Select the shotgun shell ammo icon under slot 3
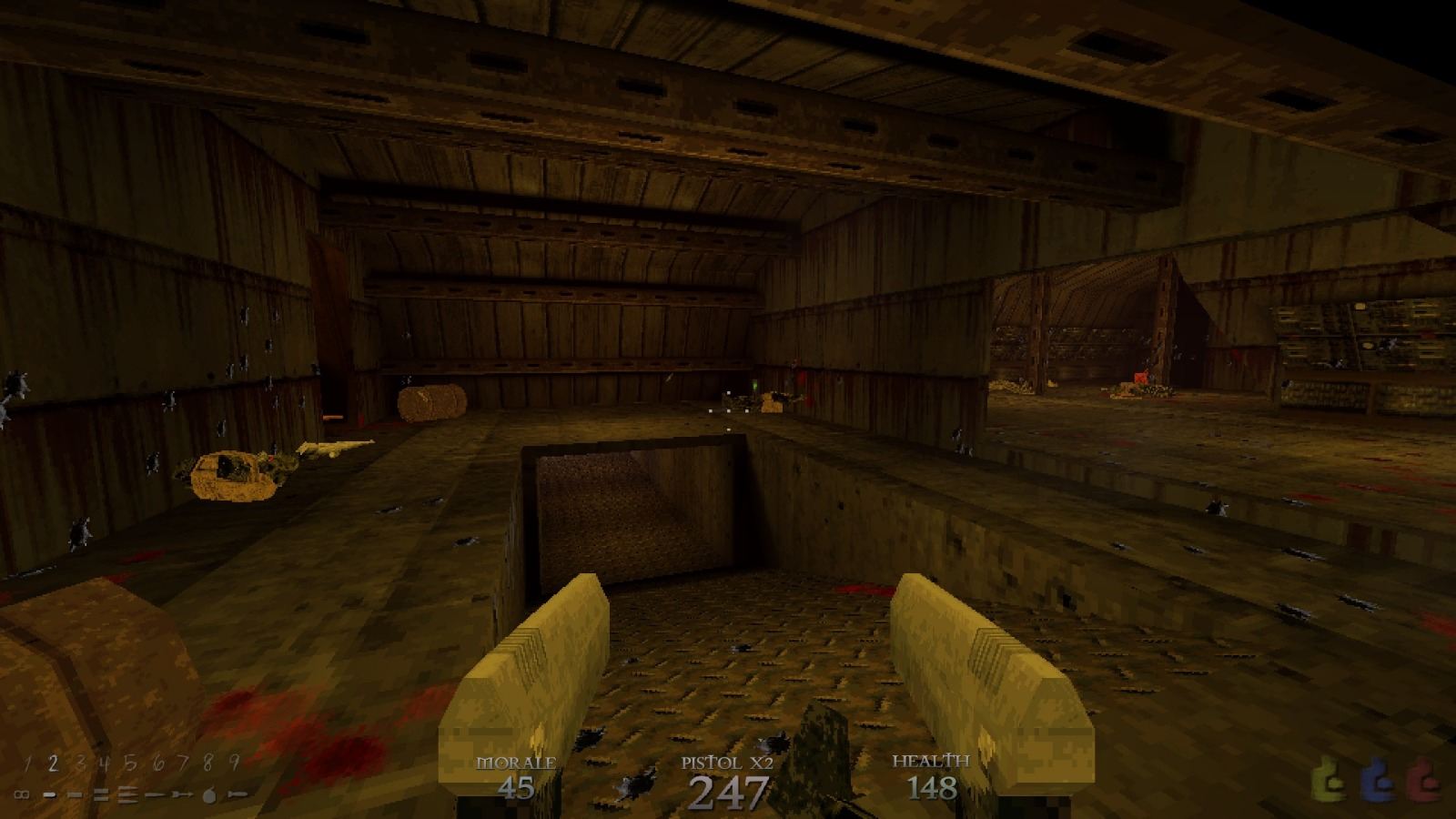The height and width of the screenshot is (819, 1456). pos(76,794)
